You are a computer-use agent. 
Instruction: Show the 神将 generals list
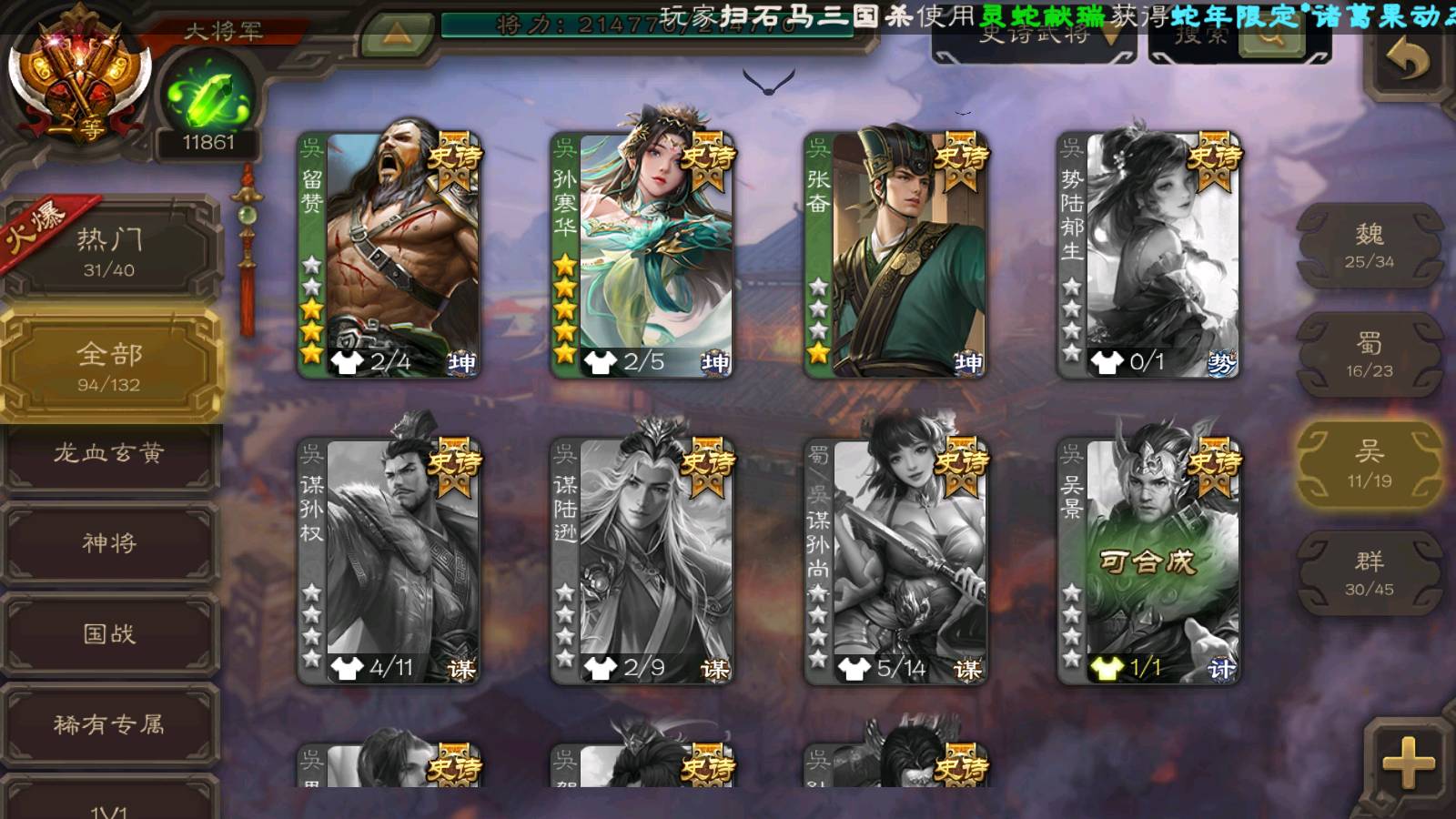pos(109,543)
